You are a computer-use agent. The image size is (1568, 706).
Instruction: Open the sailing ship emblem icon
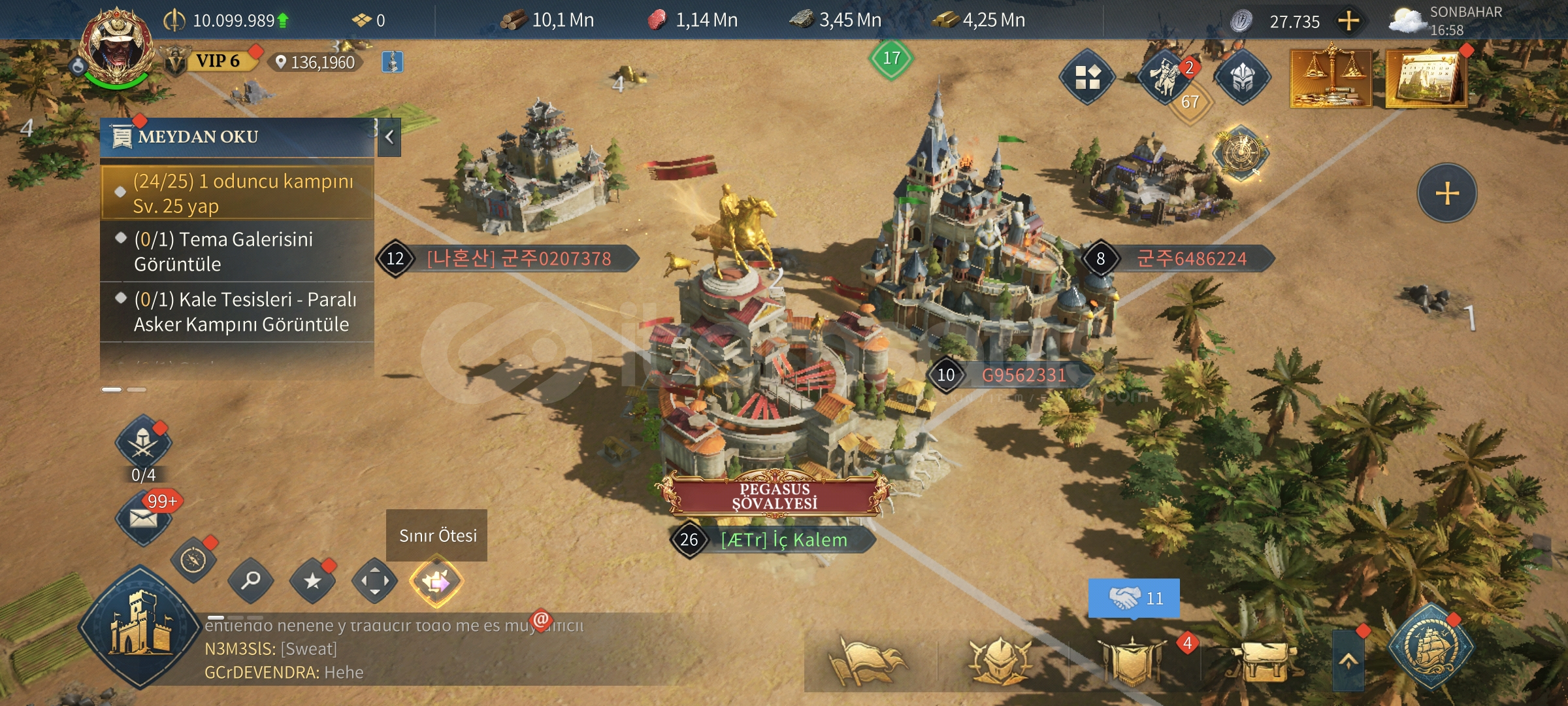click(1429, 647)
